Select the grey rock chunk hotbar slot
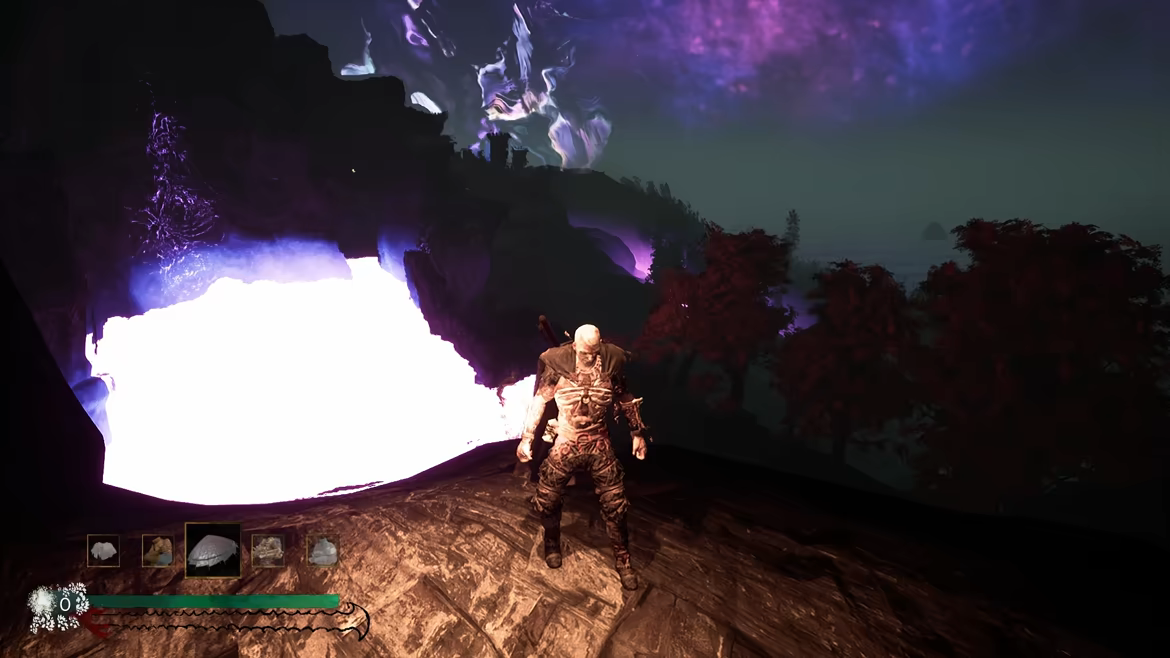 322,550
